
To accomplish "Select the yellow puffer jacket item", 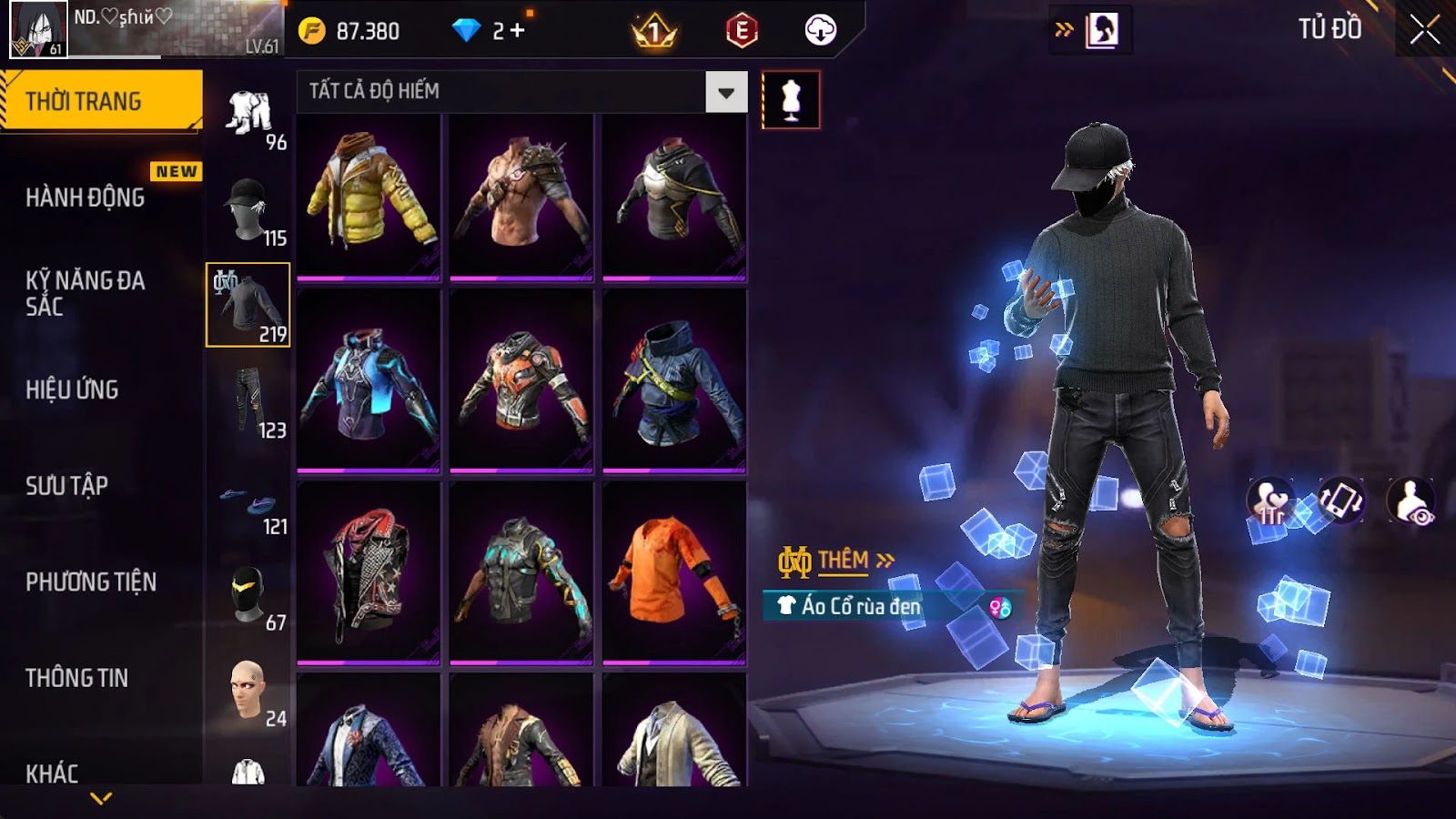I will [369, 196].
